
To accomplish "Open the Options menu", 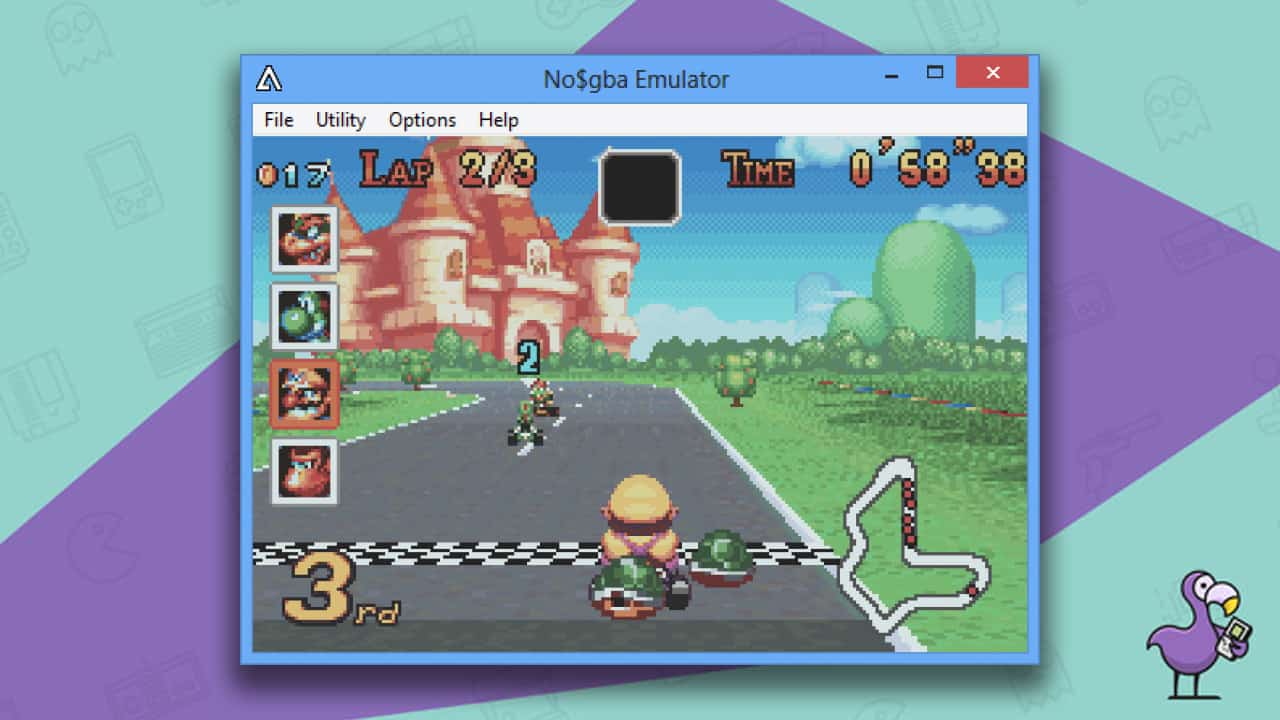I will point(421,120).
